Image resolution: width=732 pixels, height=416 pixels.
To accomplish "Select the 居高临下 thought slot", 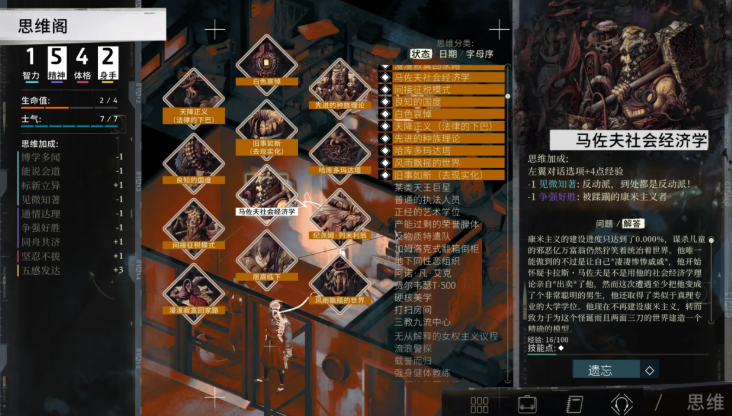I will point(265,258).
